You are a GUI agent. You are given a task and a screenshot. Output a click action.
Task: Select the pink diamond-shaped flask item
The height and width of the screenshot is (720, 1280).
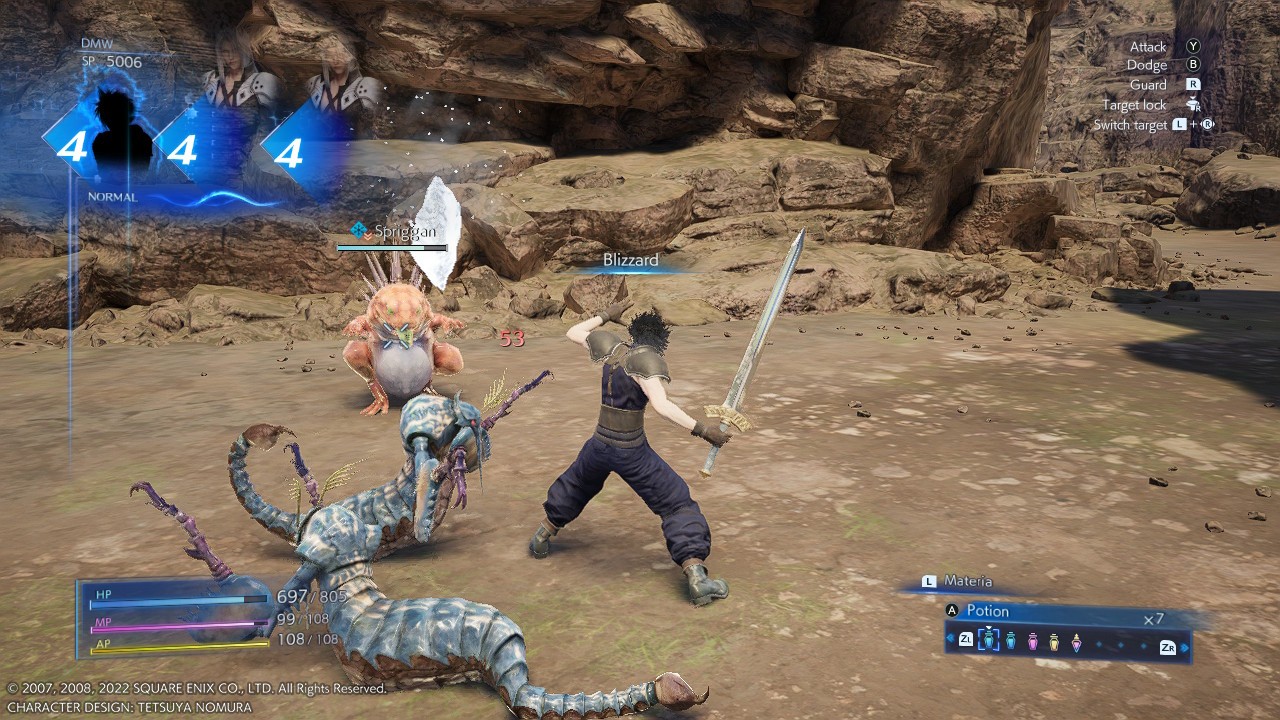click(x=1076, y=641)
